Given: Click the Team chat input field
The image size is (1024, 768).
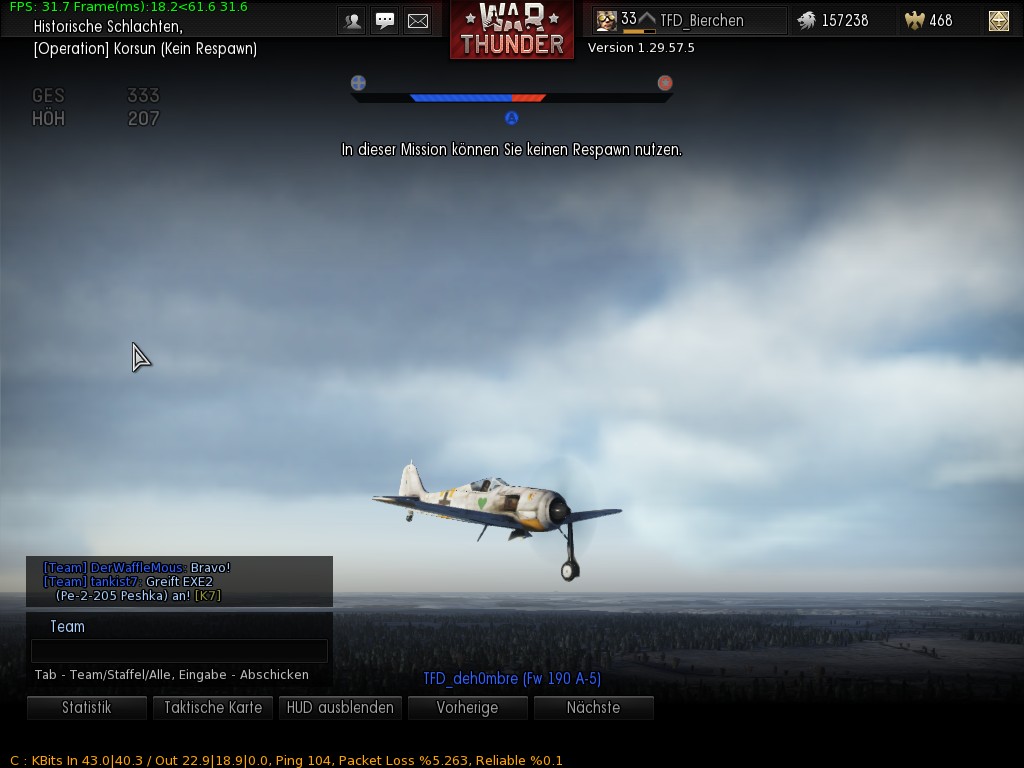Looking at the screenshot, I should (179, 651).
